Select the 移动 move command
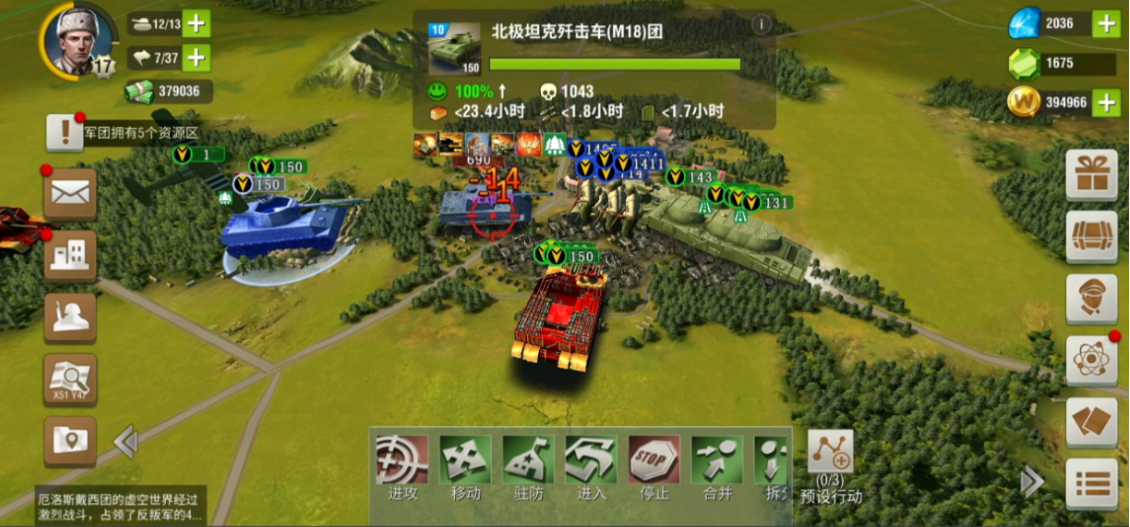The image size is (1130, 527). coord(465,465)
